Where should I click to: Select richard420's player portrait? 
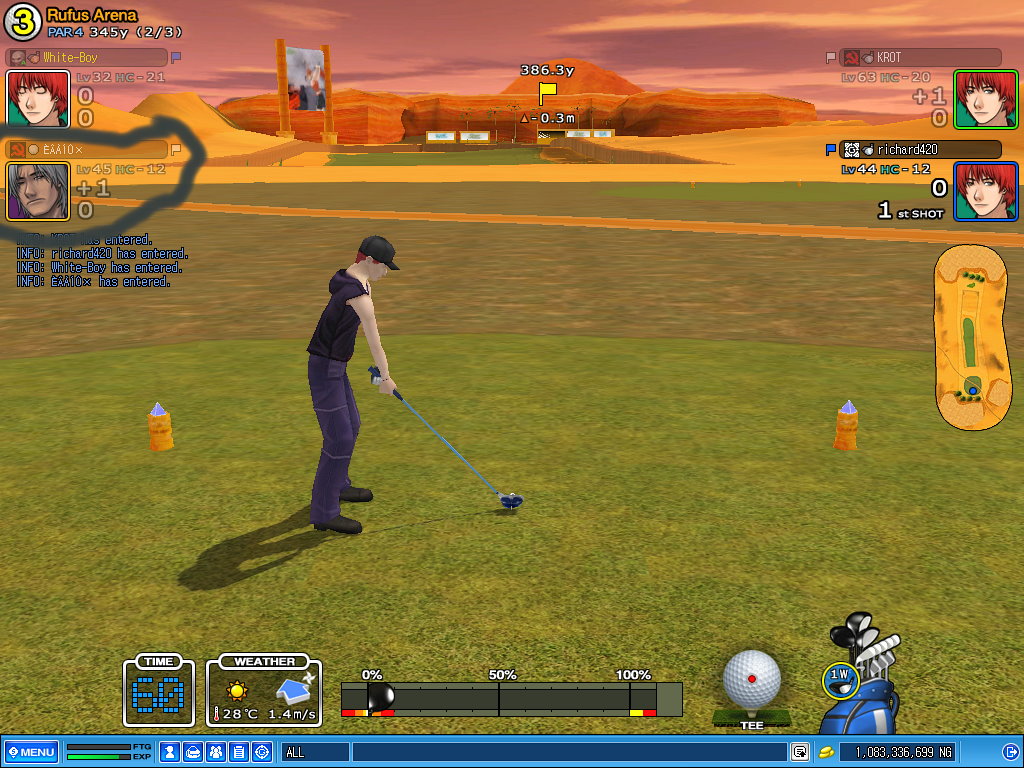(x=985, y=191)
